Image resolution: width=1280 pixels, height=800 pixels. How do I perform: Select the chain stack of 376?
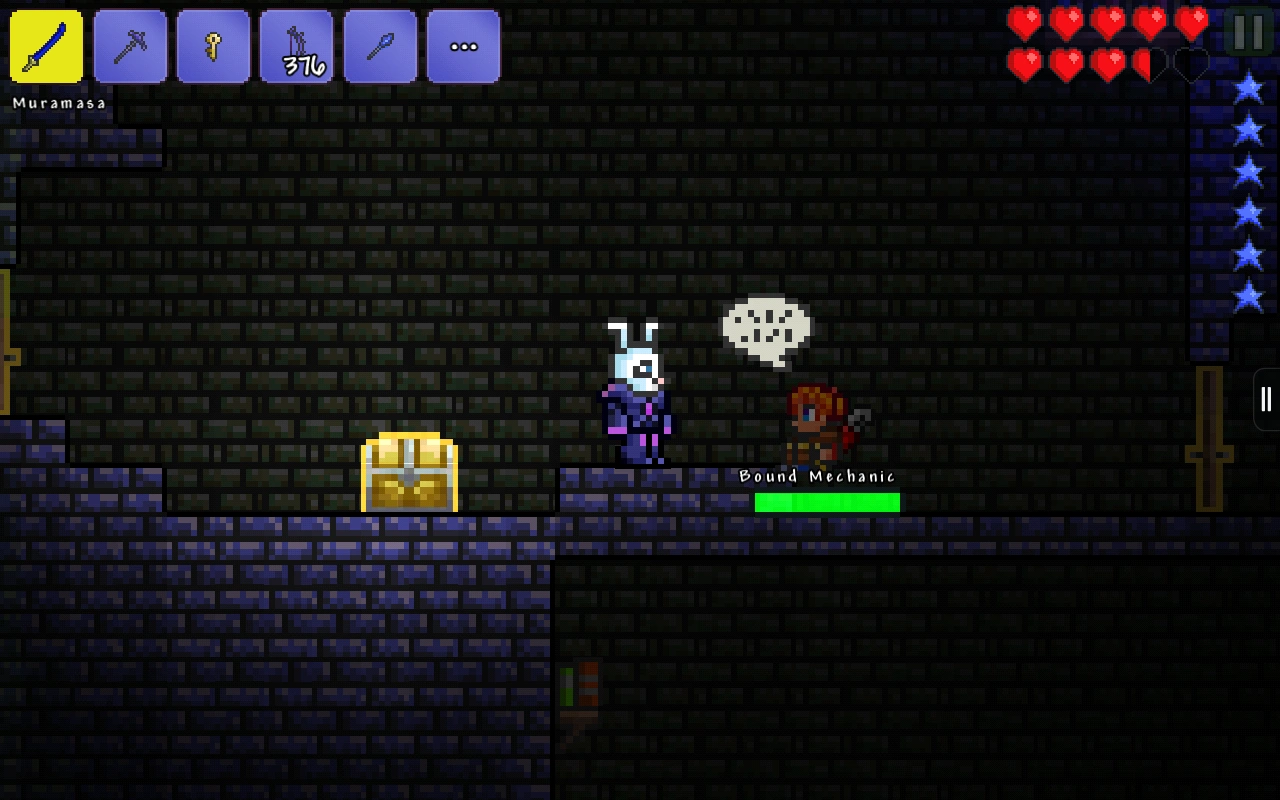pos(297,46)
